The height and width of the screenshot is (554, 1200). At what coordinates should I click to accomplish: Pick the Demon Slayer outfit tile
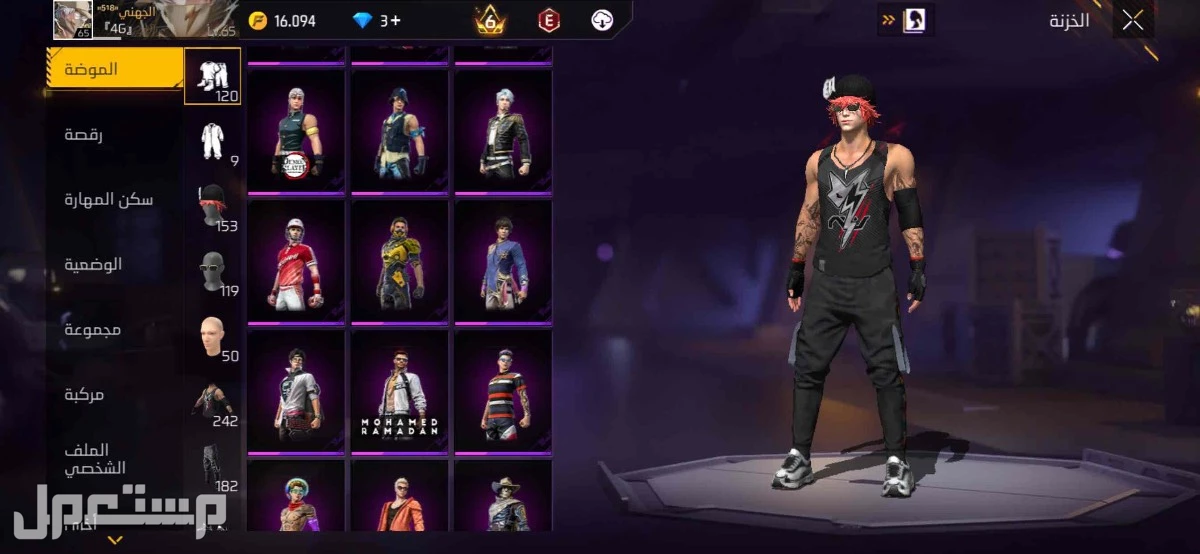pos(296,130)
